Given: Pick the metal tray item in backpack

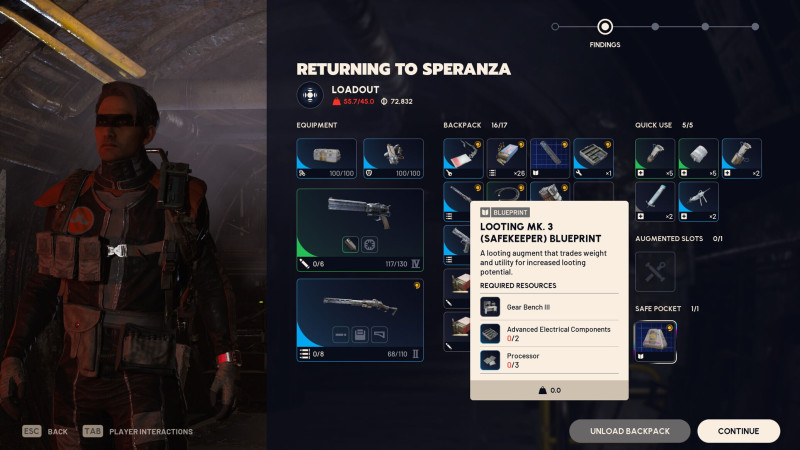Looking at the screenshot, I should (593, 159).
